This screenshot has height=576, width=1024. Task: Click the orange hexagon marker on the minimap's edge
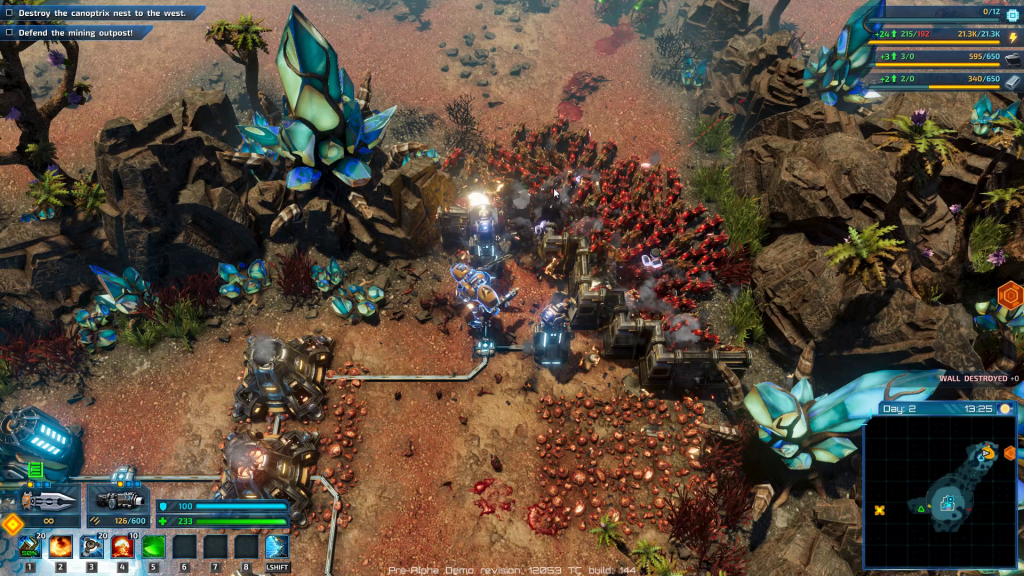click(x=1009, y=452)
